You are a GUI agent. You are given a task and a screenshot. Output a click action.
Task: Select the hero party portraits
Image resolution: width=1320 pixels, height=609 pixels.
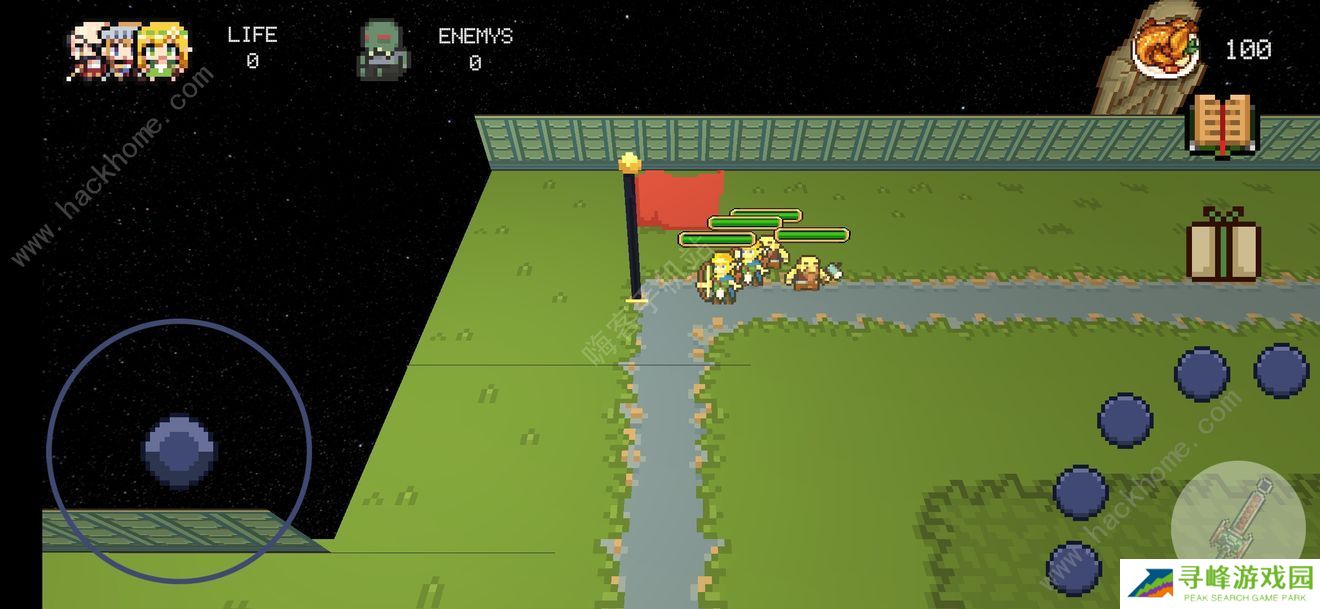pos(129,50)
